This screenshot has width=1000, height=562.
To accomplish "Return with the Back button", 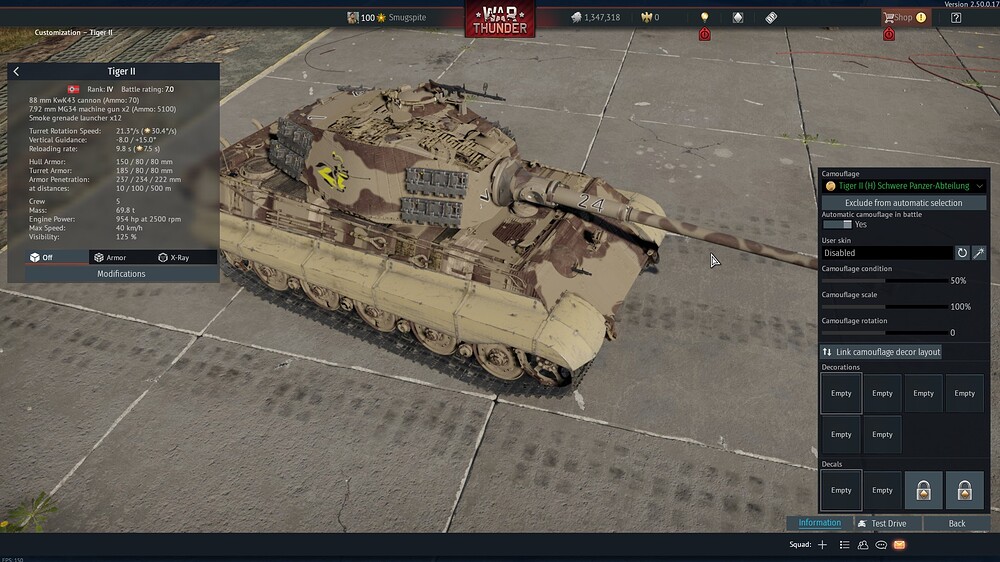I will click(x=957, y=523).
